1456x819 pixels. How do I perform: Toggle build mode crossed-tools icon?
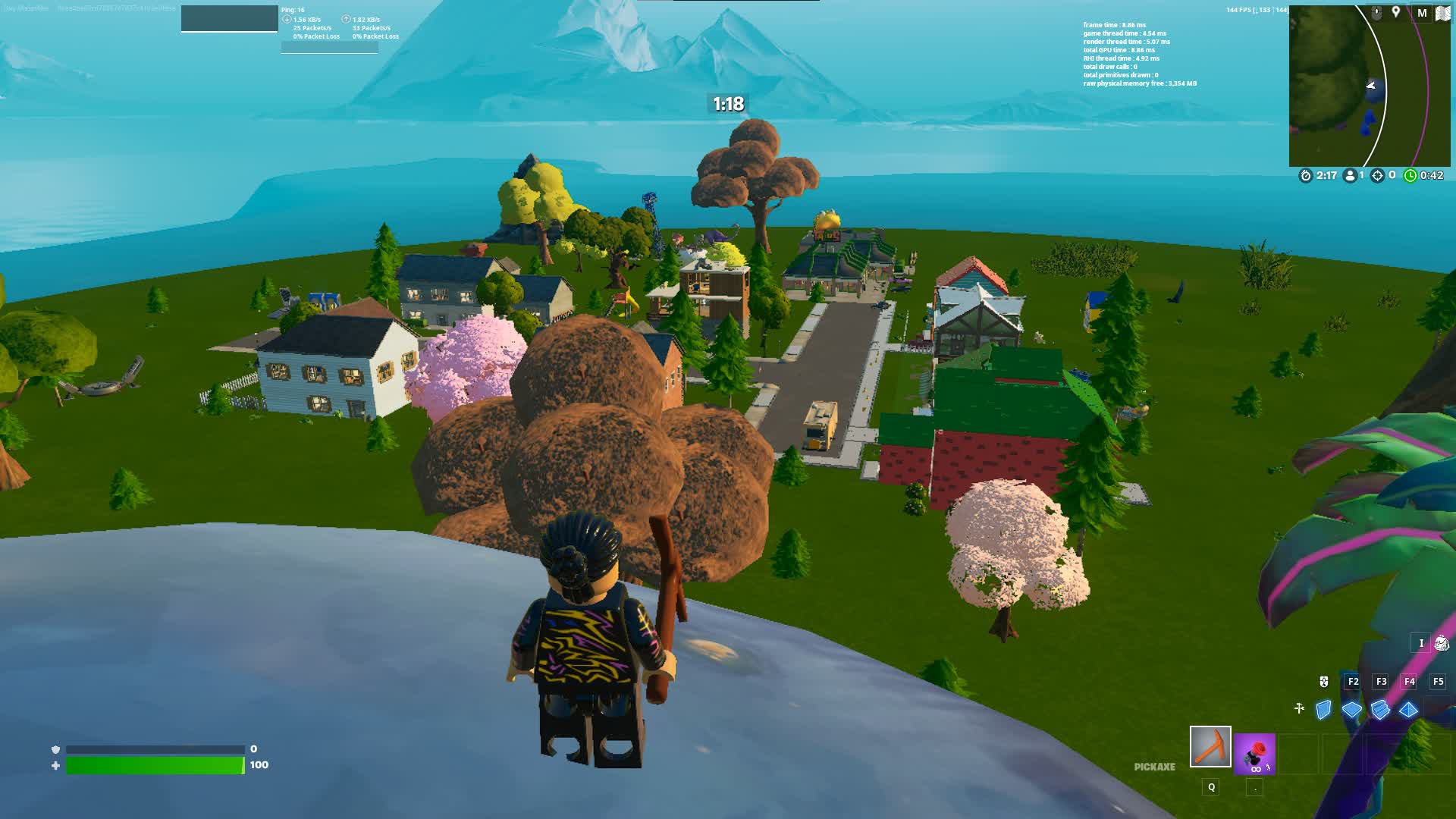click(1299, 708)
